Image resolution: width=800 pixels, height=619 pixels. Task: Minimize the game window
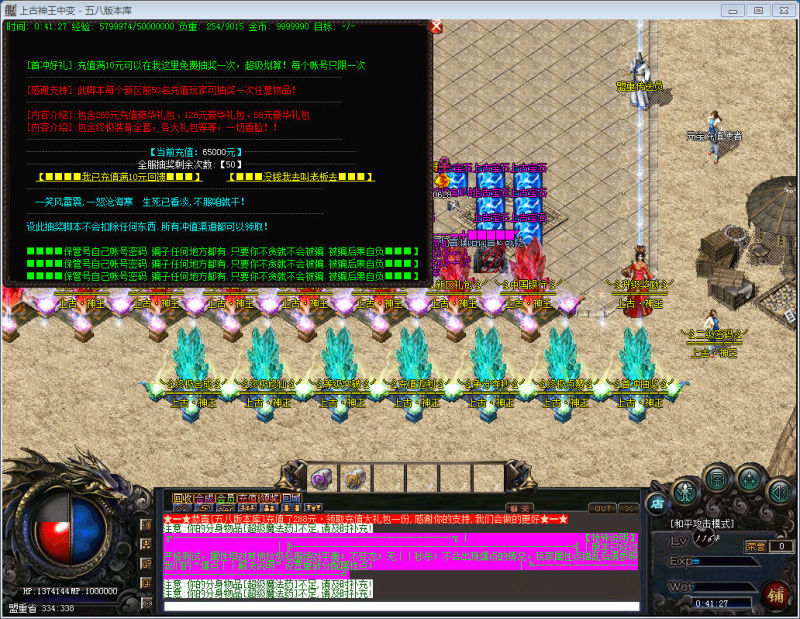734,10
